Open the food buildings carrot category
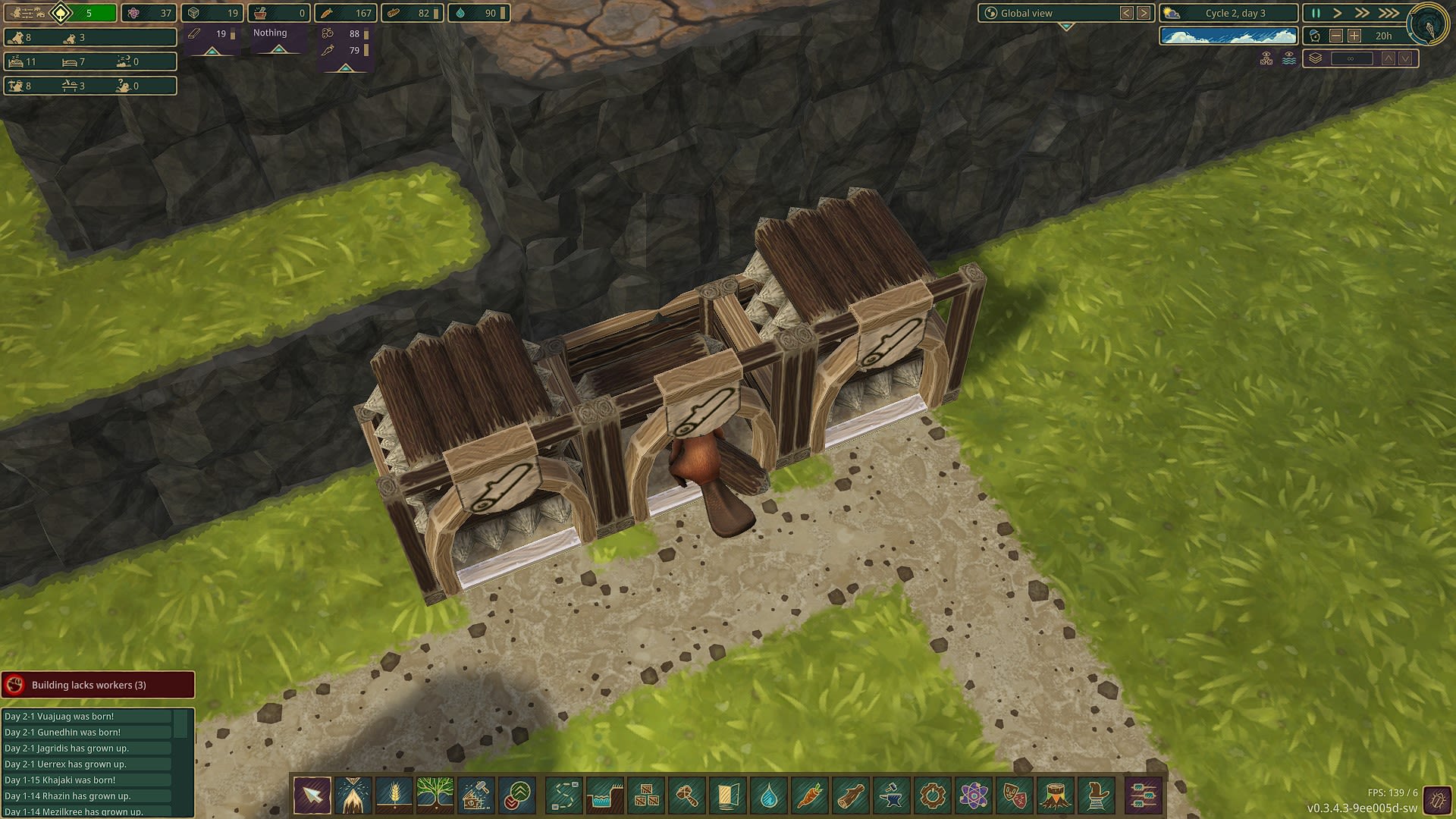This screenshot has width=1456, height=819. (x=809, y=795)
